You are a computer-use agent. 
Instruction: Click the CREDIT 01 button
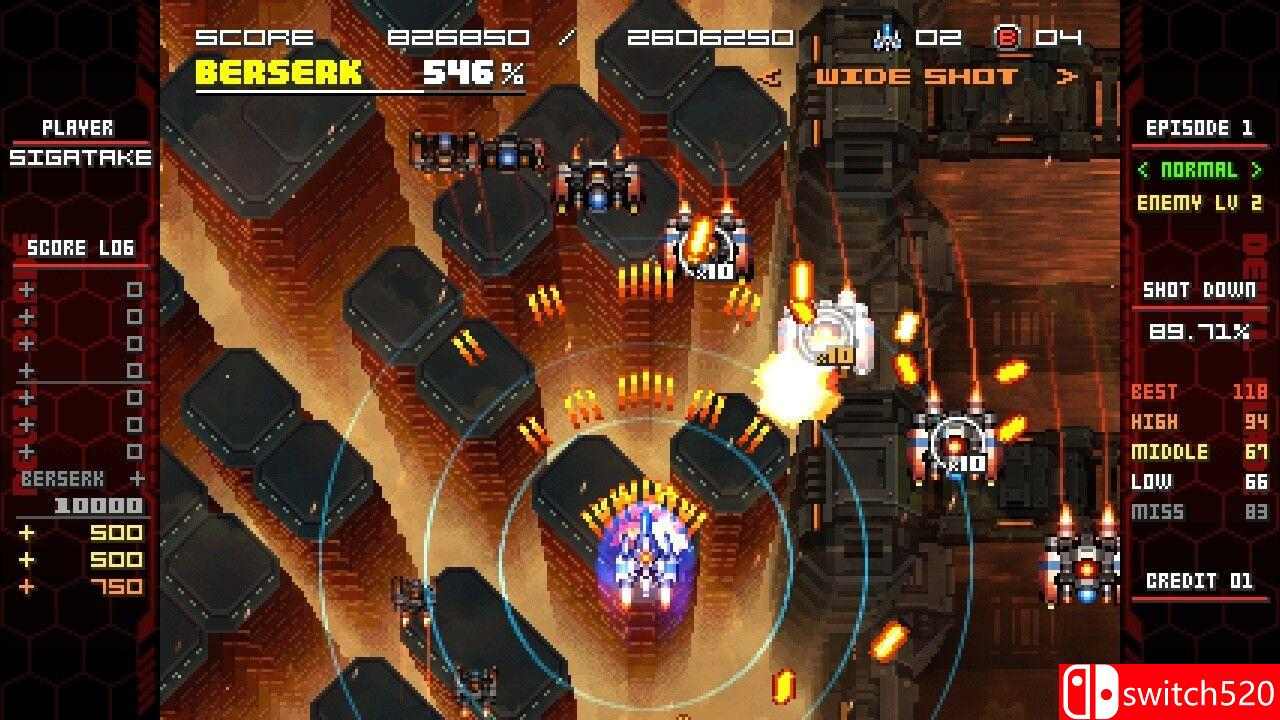[1198, 581]
